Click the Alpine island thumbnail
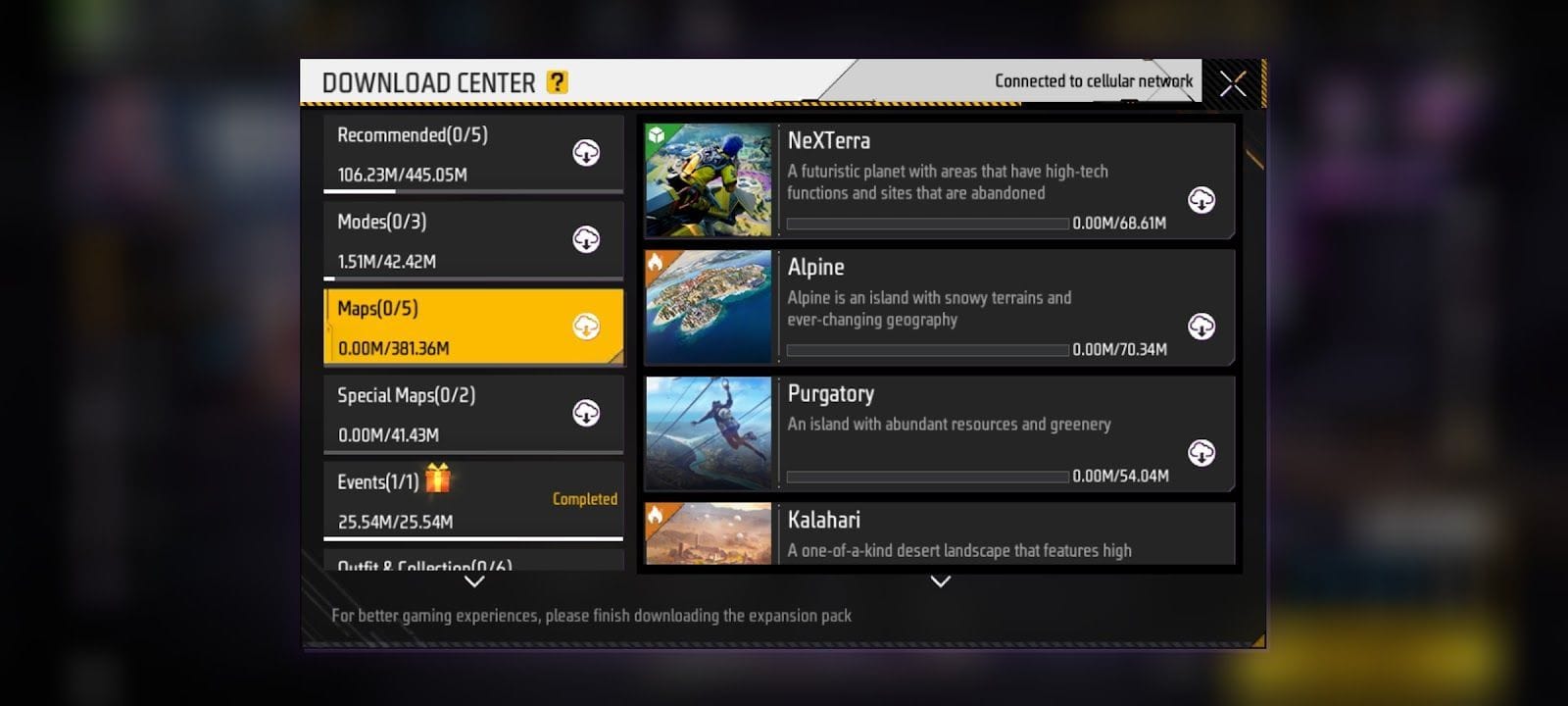Screen dimensions: 1568x706 [x=709, y=307]
